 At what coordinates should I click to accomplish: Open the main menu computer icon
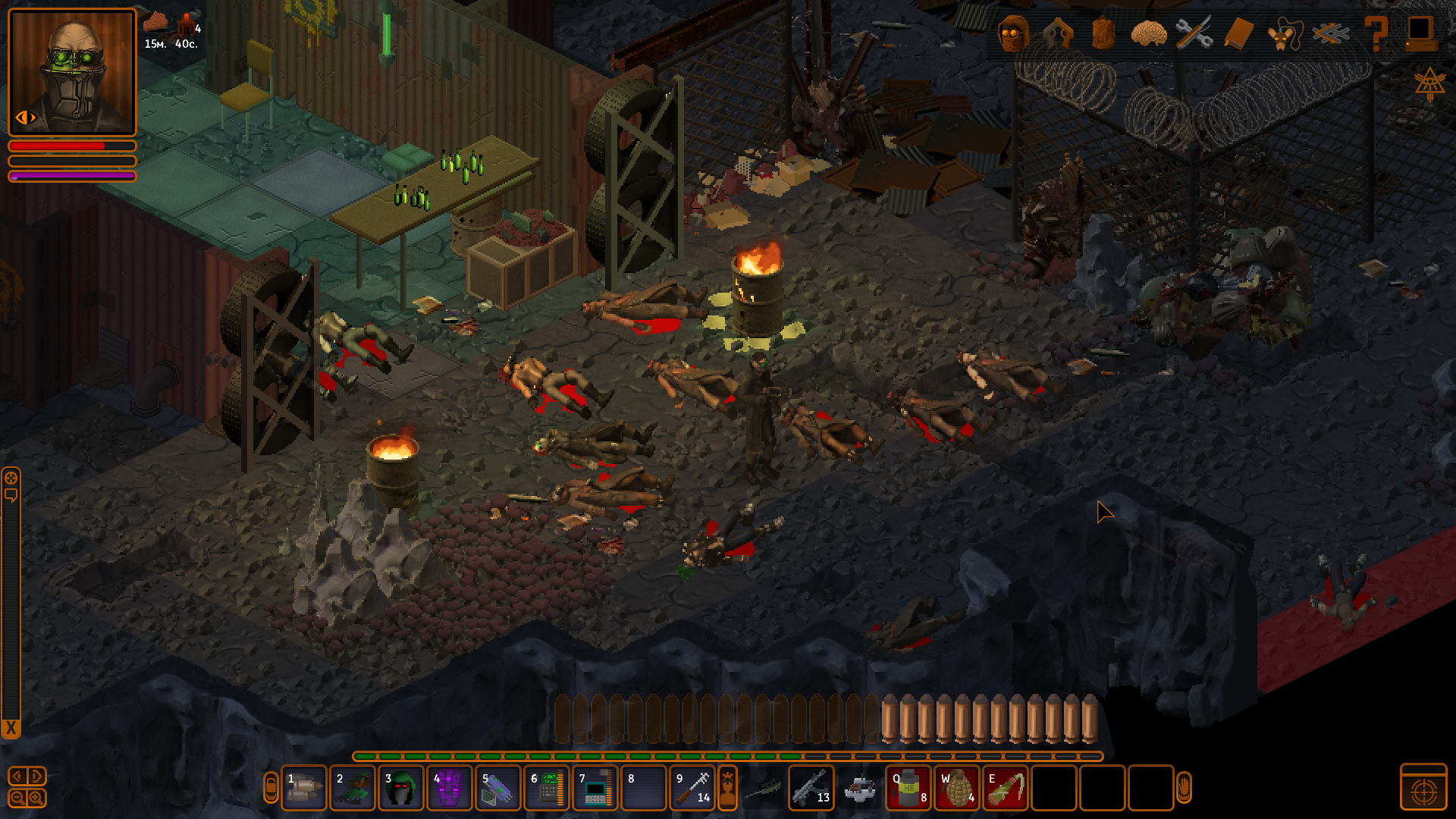pyautogui.click(x=1420, y=33)
